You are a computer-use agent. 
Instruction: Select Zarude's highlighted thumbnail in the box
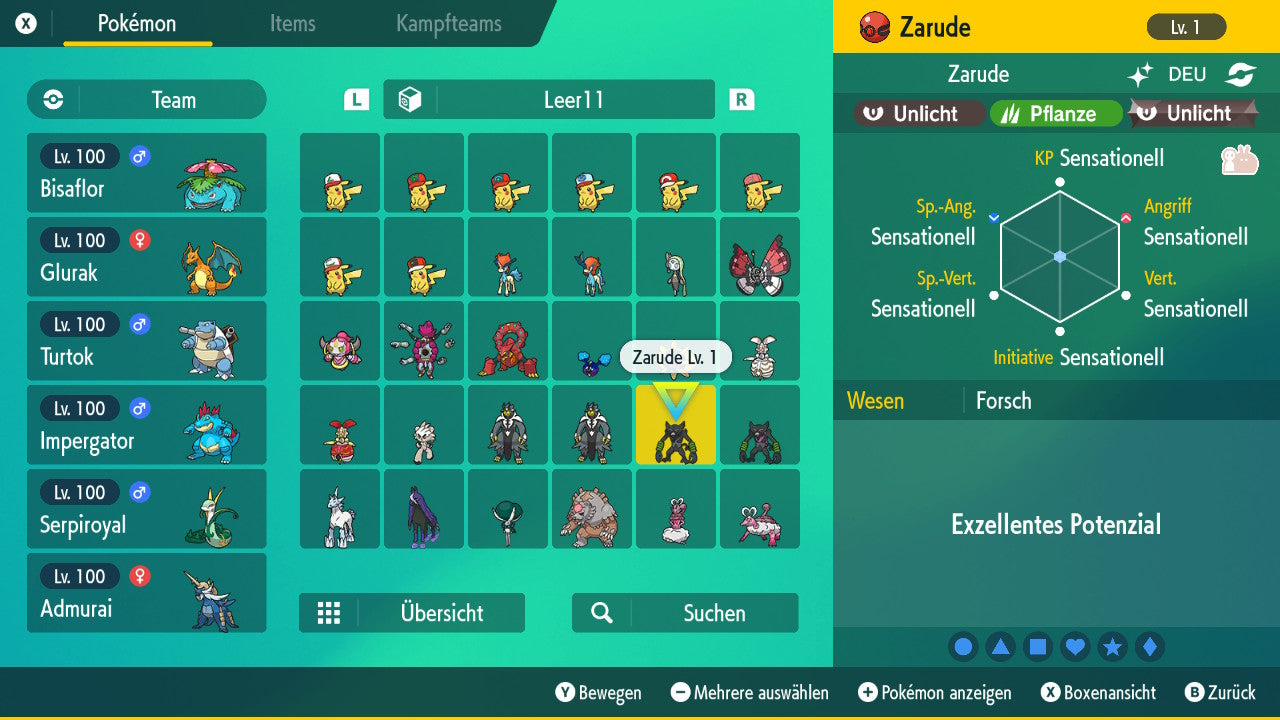pos(676,425)
